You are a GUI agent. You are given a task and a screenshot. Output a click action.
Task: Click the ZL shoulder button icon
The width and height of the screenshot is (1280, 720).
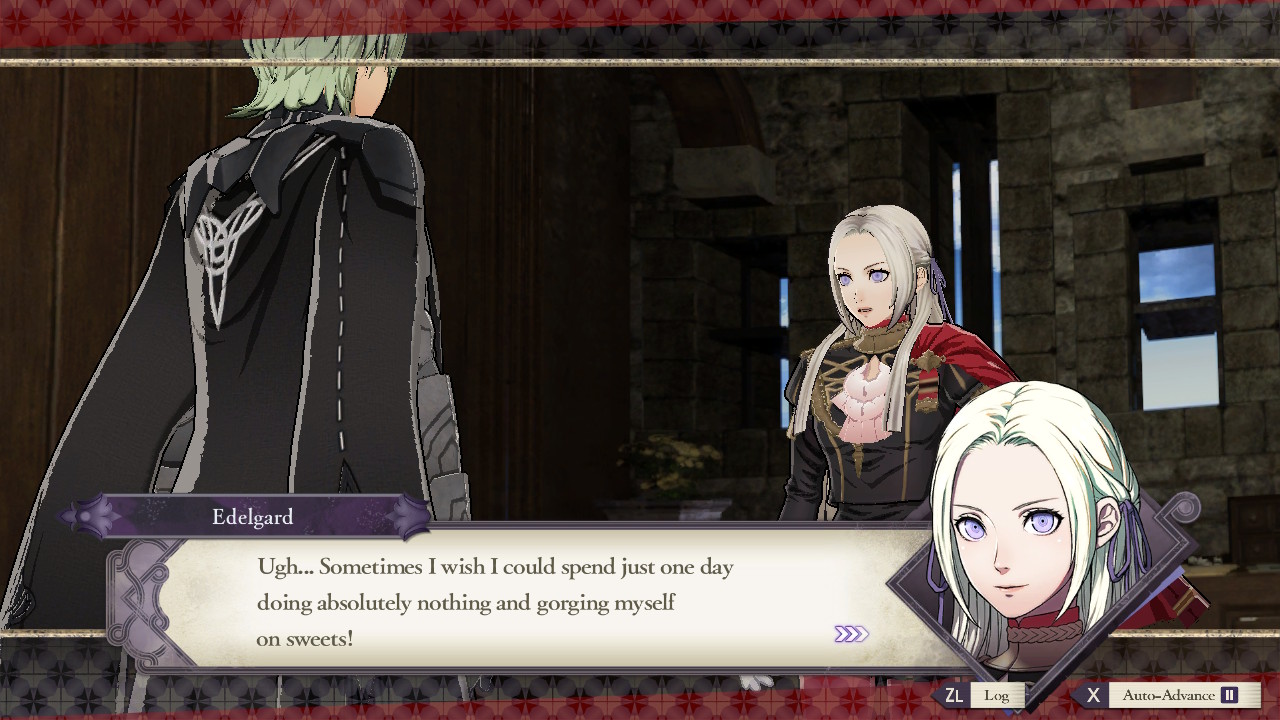[955, 694]
